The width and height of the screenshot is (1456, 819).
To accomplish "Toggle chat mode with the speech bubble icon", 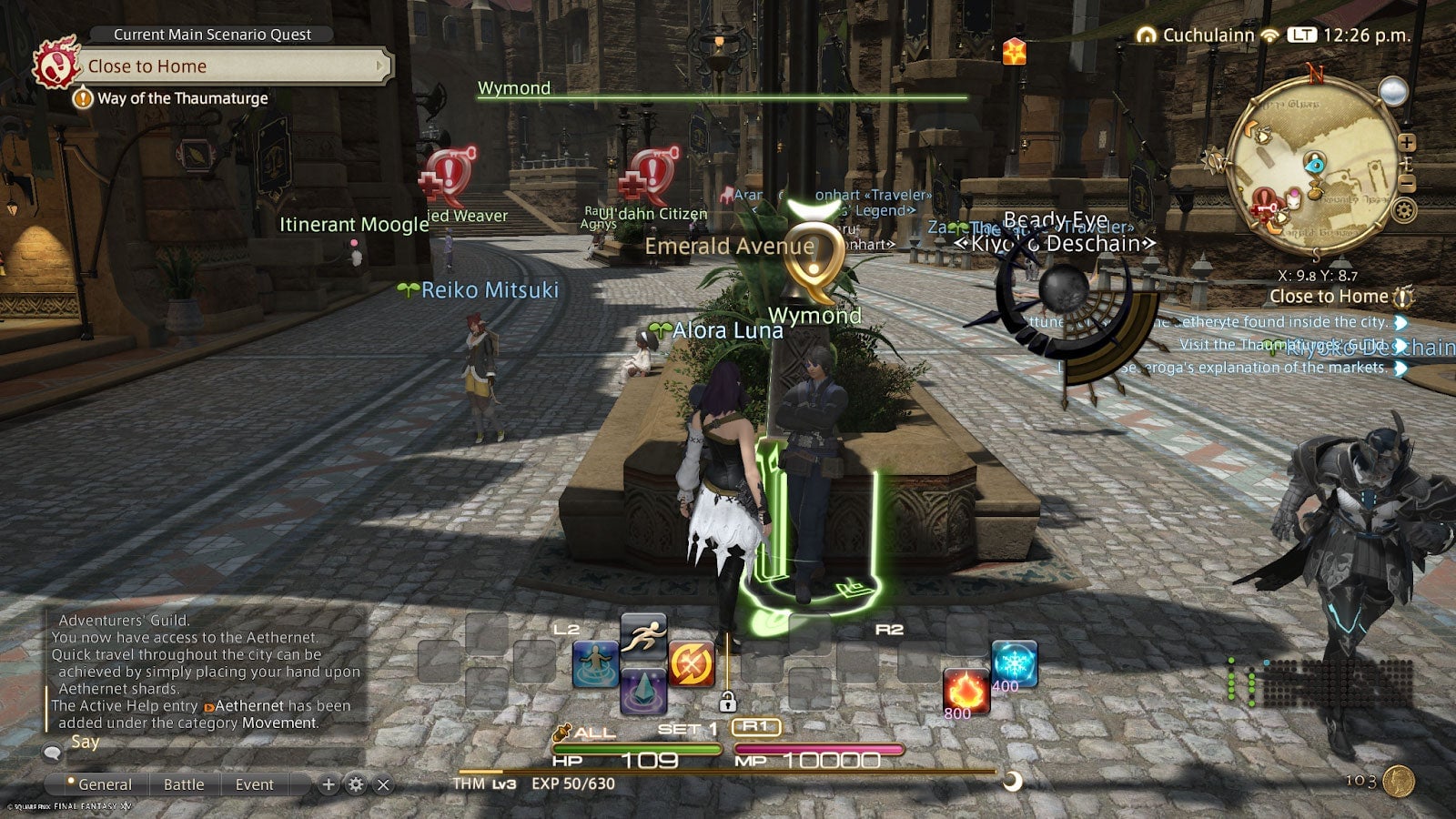I will pos(53,753).
